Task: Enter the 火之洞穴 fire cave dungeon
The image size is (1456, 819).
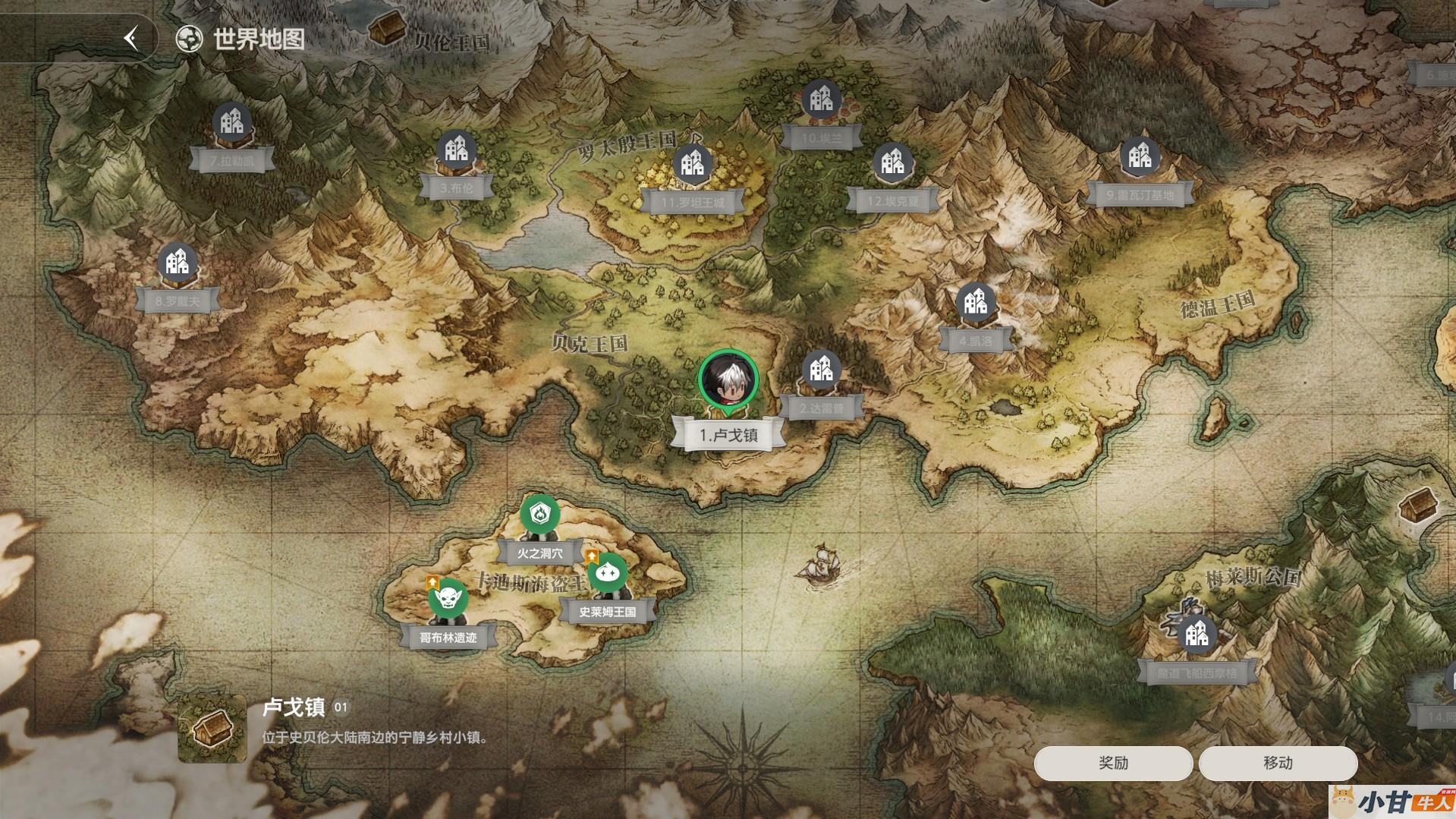Action: coord(540,515)
